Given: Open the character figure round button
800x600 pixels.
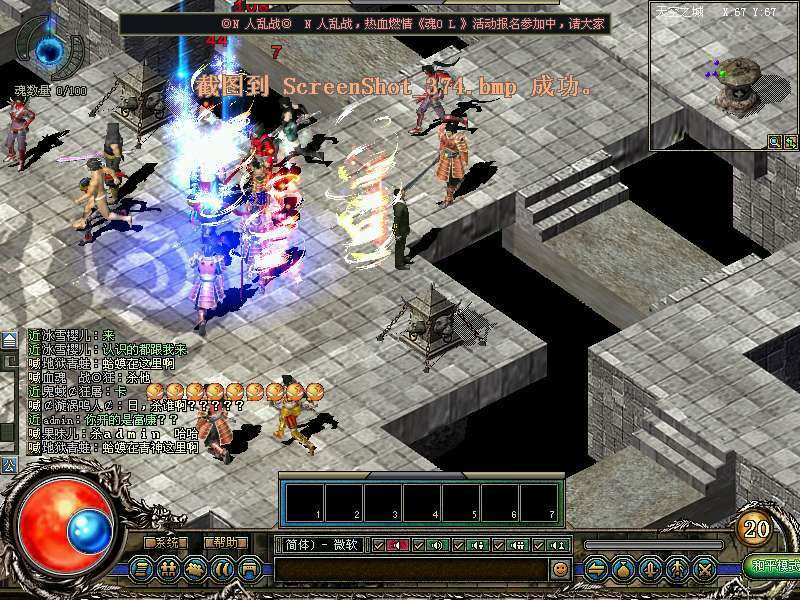Looking at the screenshot, I should pyautogui.click(x=677, y=568).
